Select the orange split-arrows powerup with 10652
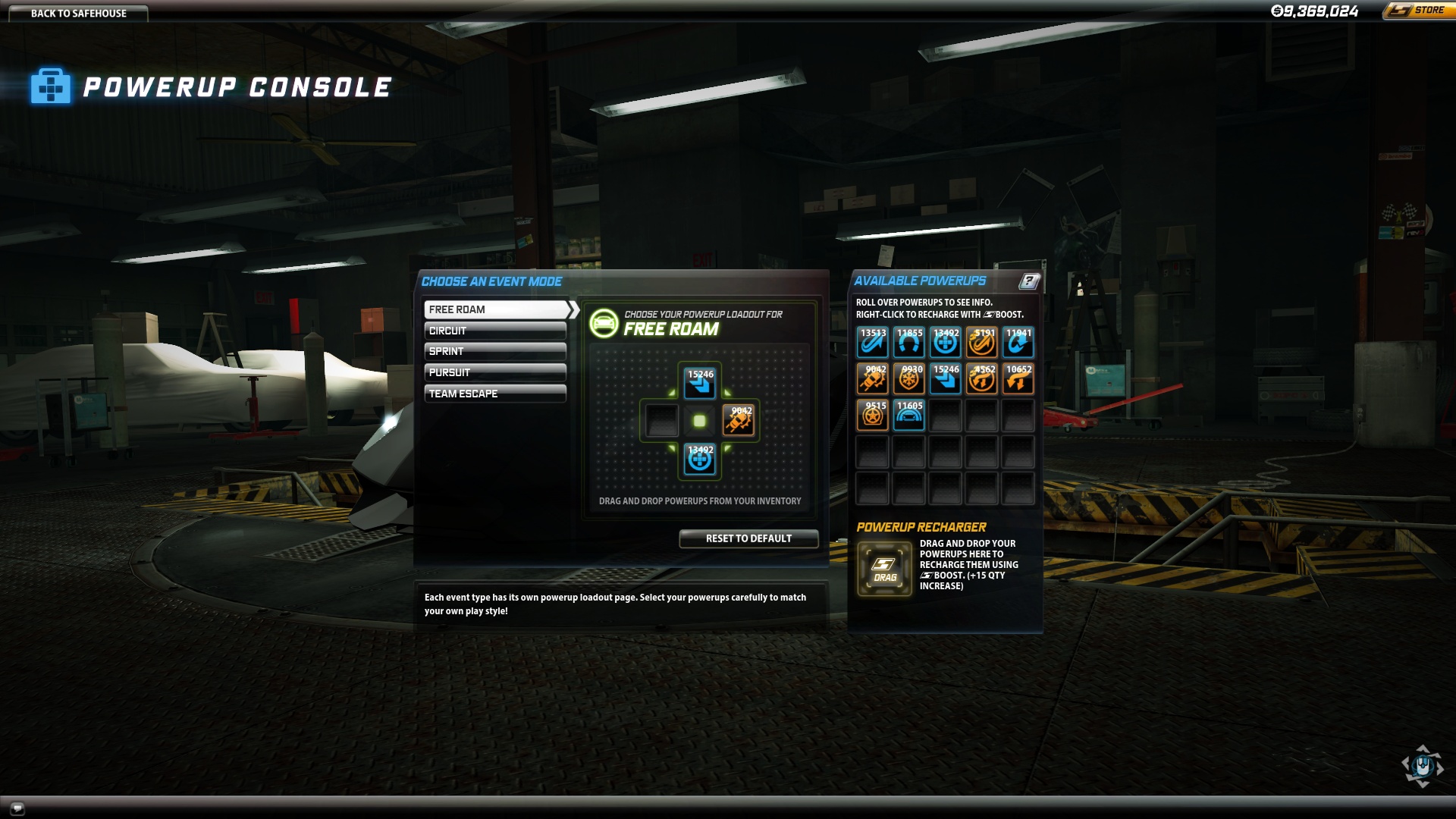 [1018, 378]
